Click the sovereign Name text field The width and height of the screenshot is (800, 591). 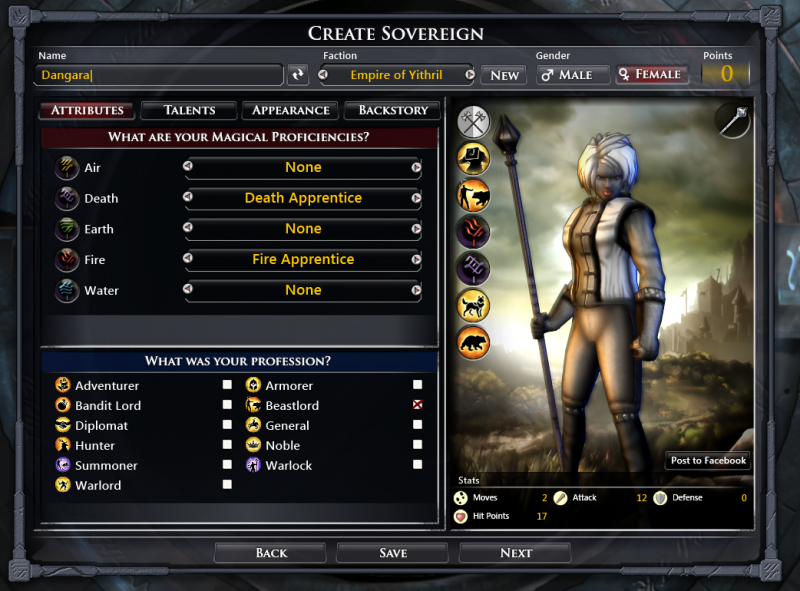[160, 75]
